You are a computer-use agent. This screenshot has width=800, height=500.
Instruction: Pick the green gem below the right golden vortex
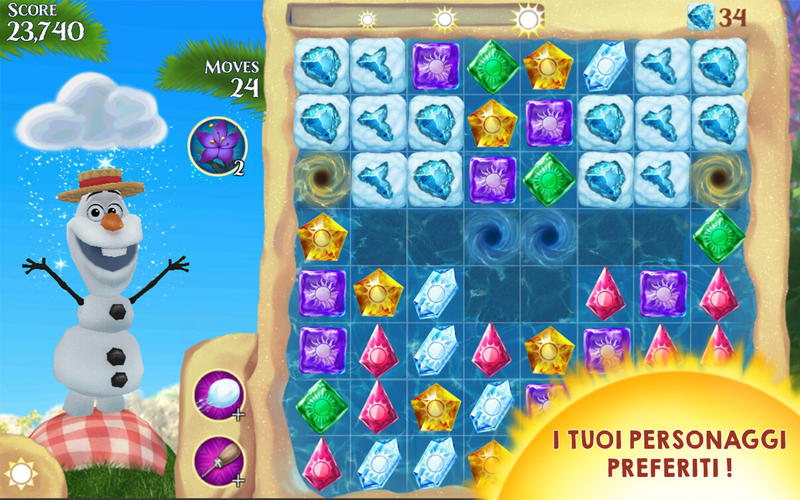[x=718, y=236]
